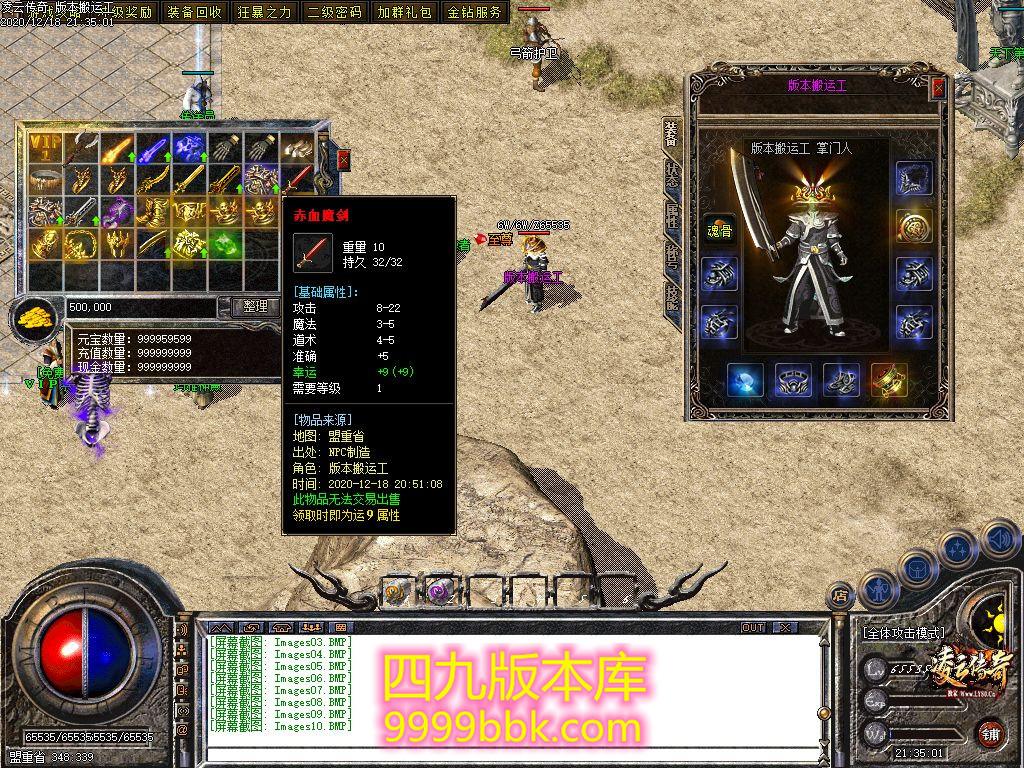Open the 装备回收 equipment recycling menu
This screenshot has width=1024, height=768.
point(195,12)
